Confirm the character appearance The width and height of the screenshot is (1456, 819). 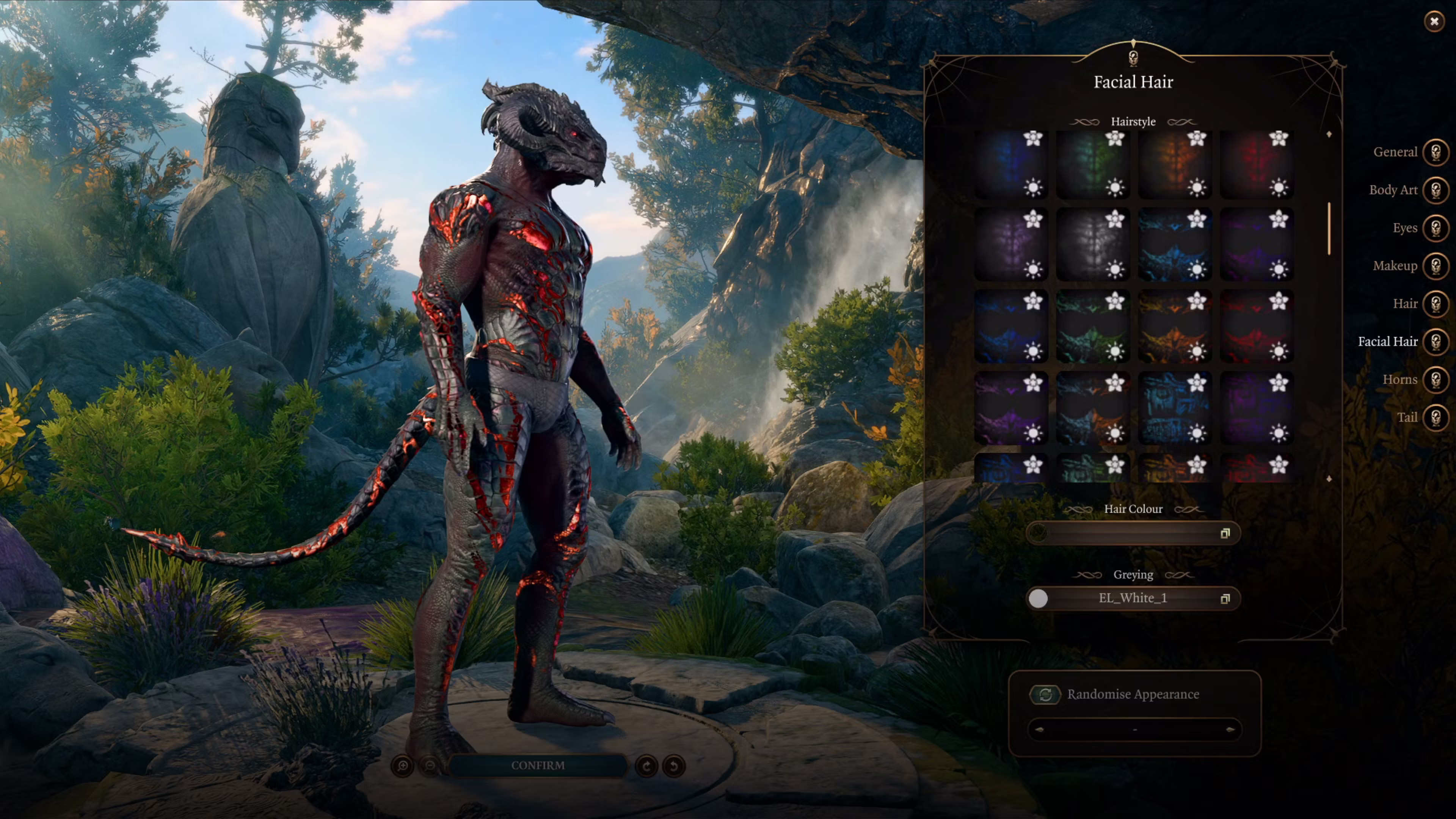point(538,765)
